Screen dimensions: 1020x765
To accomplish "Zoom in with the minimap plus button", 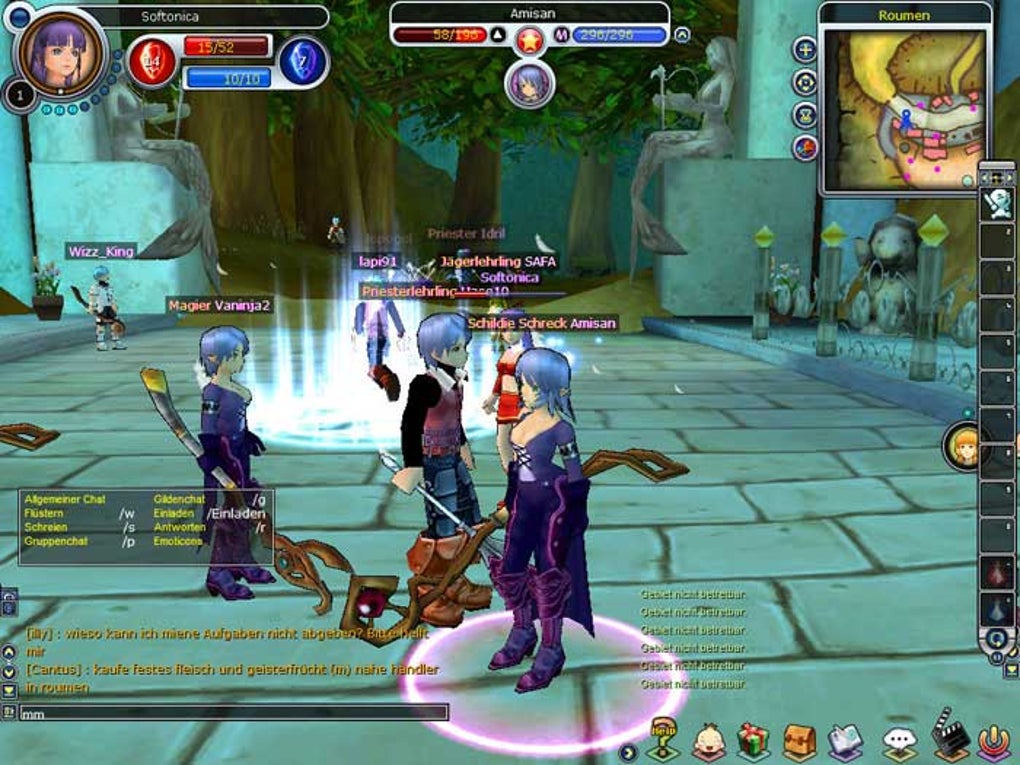I will tap(805, 49).
